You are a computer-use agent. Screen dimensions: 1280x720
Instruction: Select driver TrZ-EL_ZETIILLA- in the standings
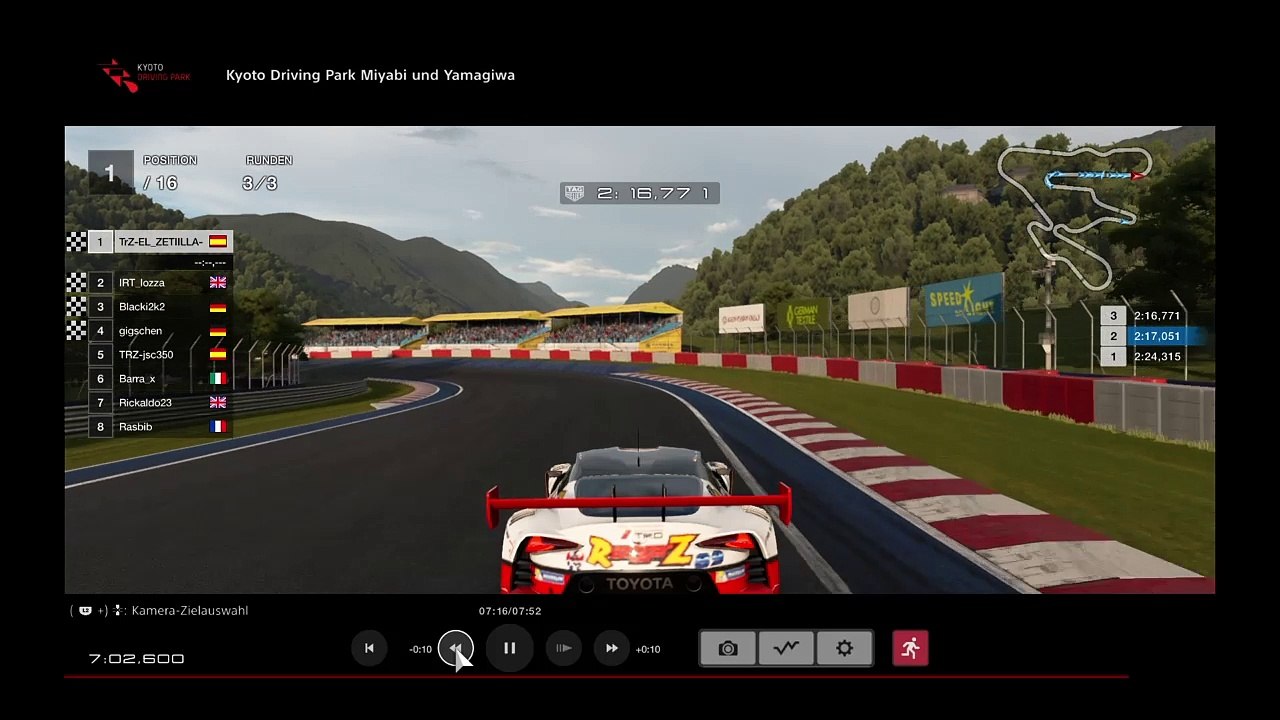pos(160,242)
